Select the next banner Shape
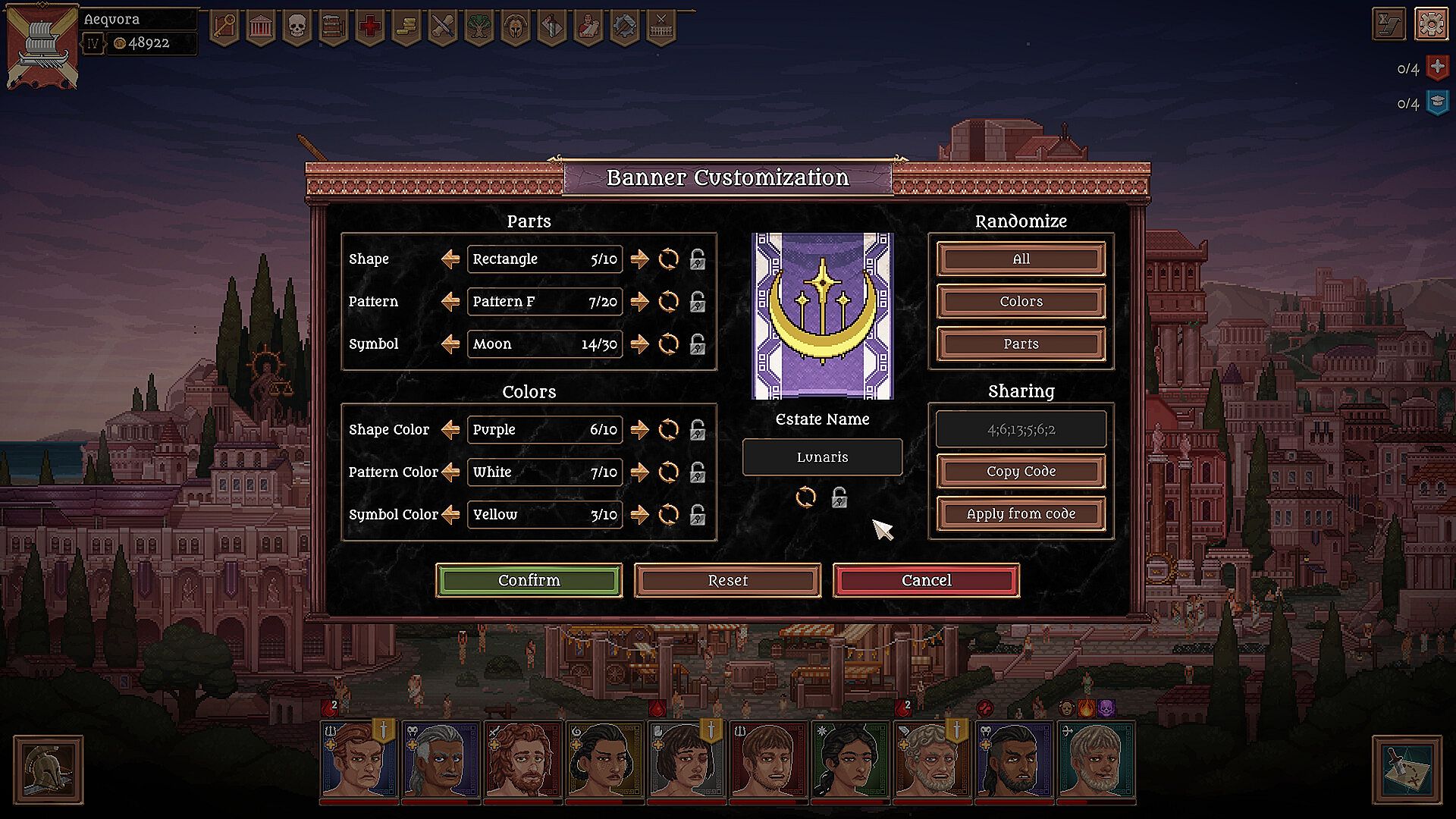This screenshot has width=1456, height=819. coord(640,259)
